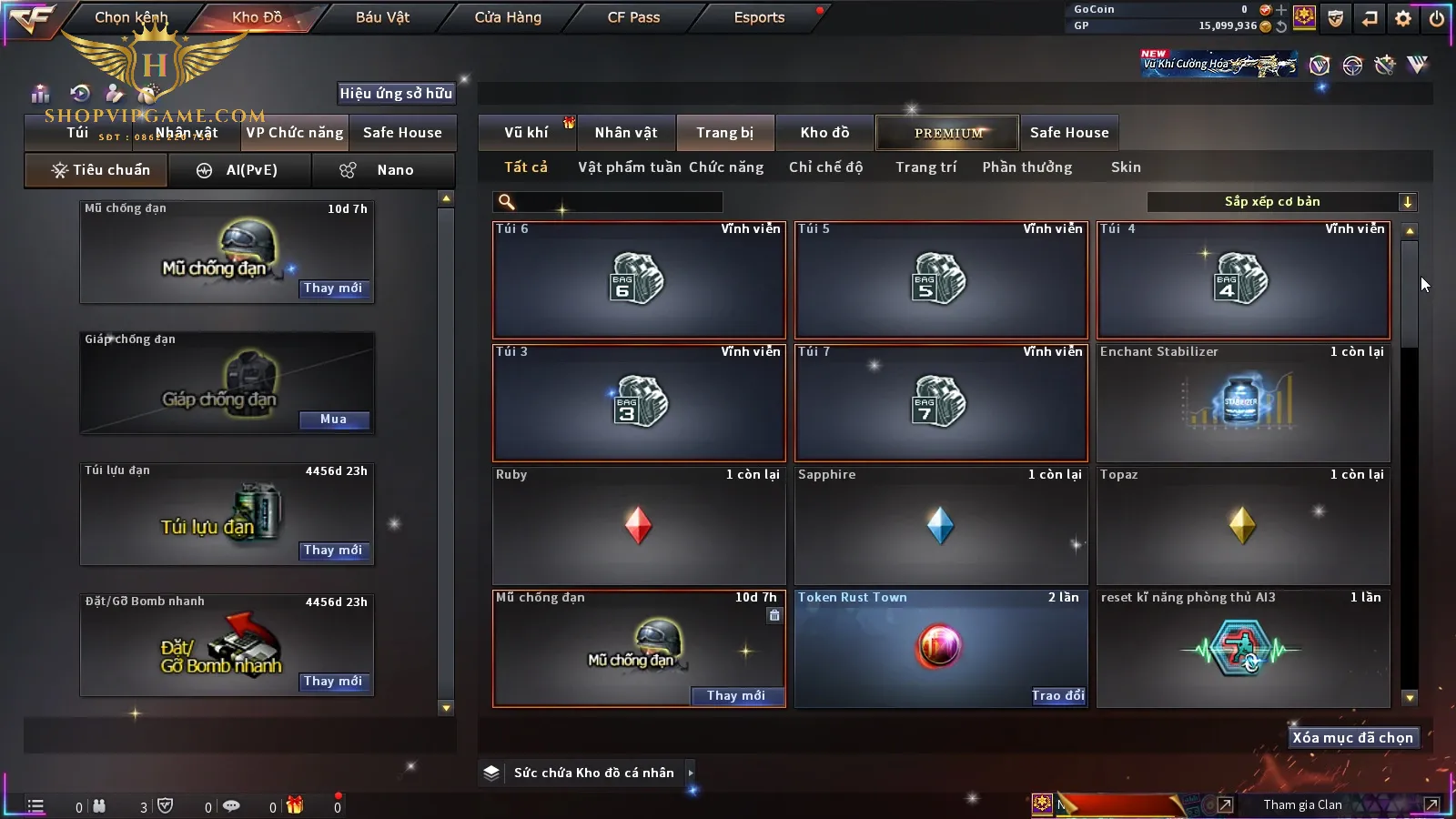1456x819 pixels.
Task: Select the Túi 6 bag item
Action: [x=639, y=279]
